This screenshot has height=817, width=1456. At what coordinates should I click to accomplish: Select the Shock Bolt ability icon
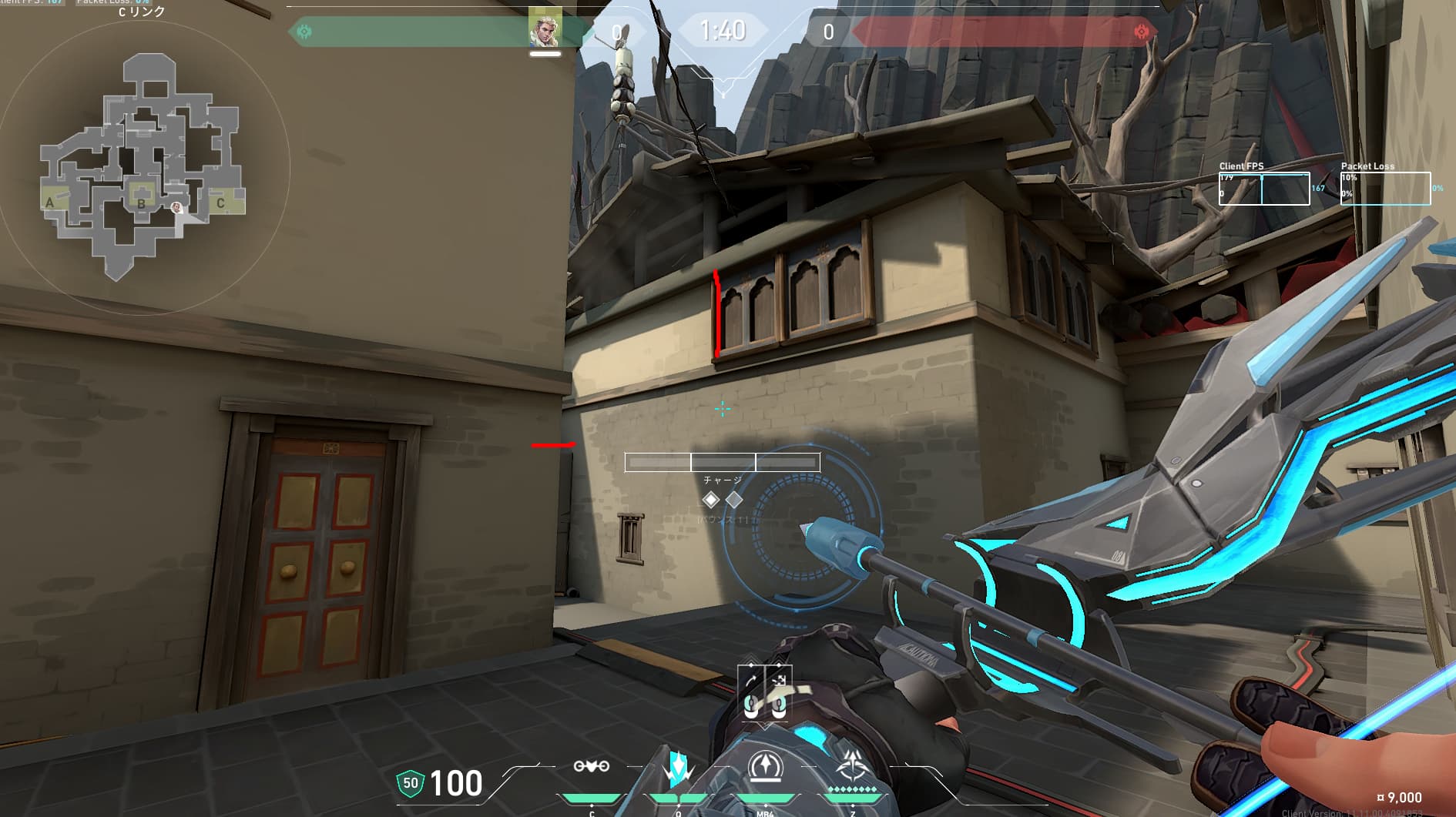(x=678, y=768)
